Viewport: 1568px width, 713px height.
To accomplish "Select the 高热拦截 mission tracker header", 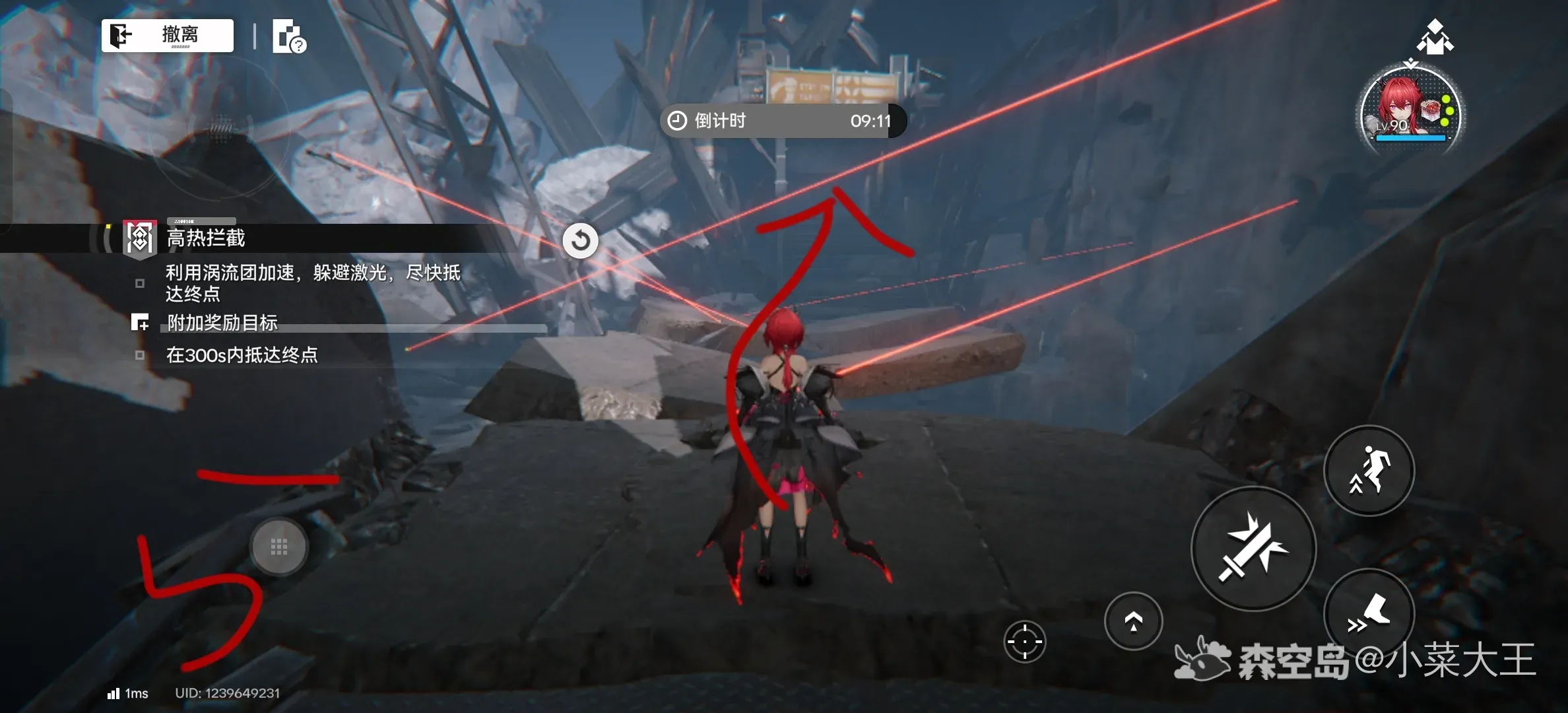I will [206, 238].
